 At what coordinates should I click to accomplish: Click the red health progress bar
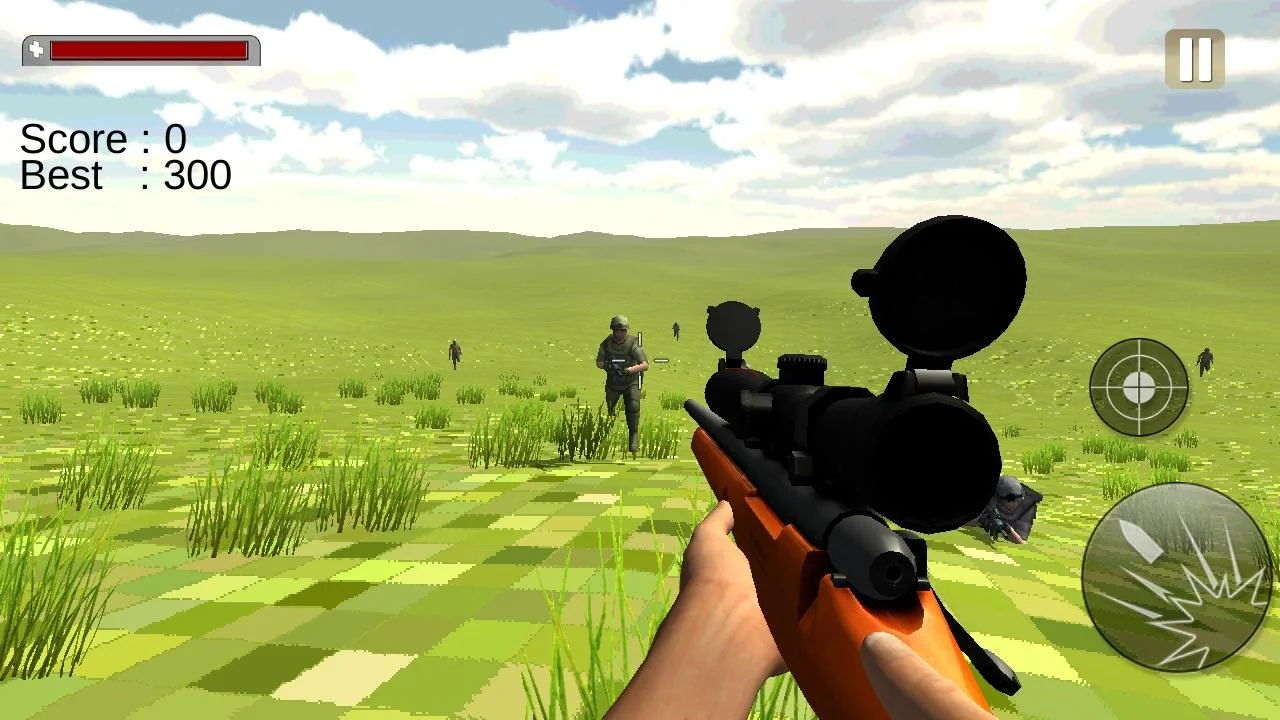point(148,49)
